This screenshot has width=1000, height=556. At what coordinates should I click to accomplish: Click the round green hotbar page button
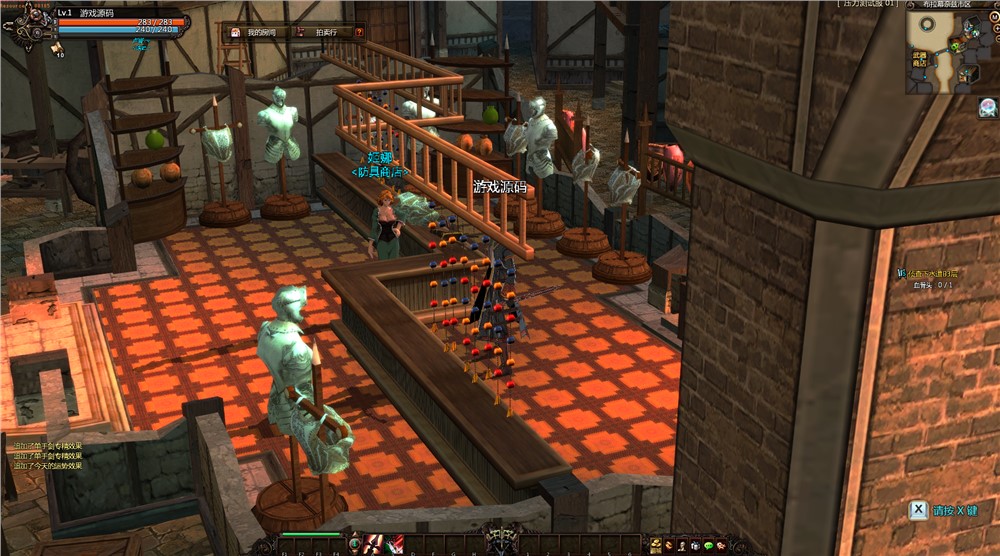tap(355, 544)
